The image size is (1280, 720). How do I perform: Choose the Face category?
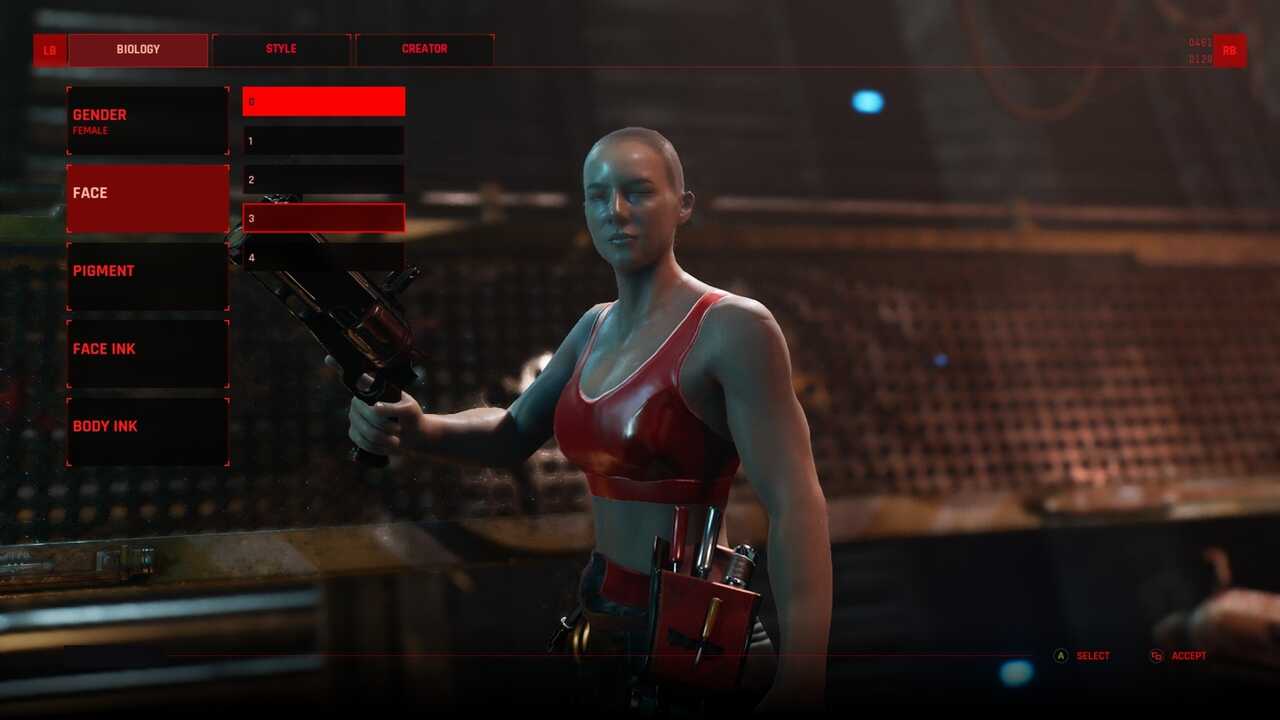point(148,198)
